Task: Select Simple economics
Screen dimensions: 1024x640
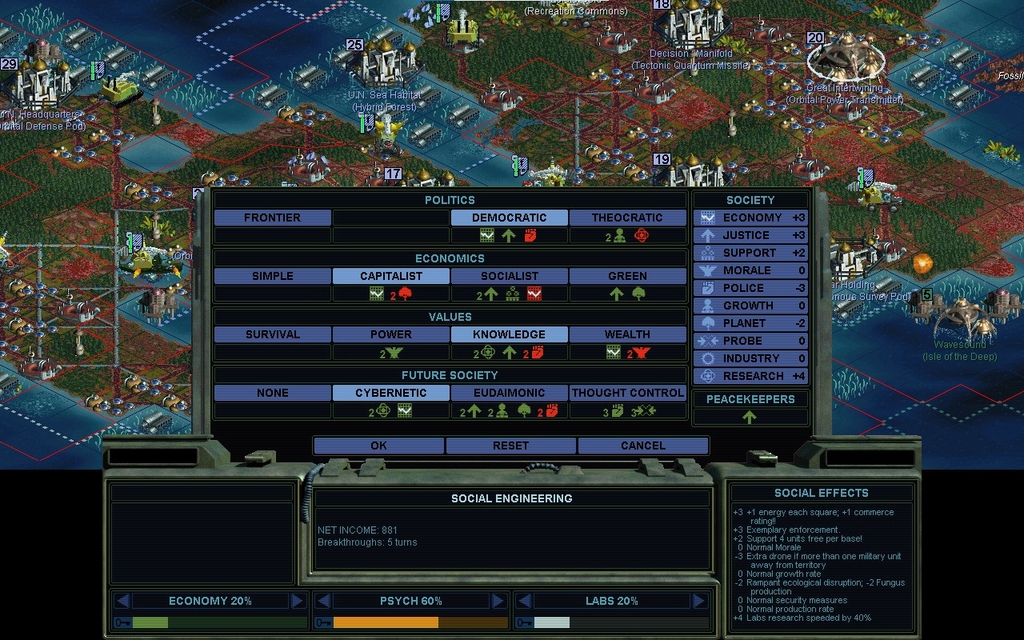Action: point(272,276)
